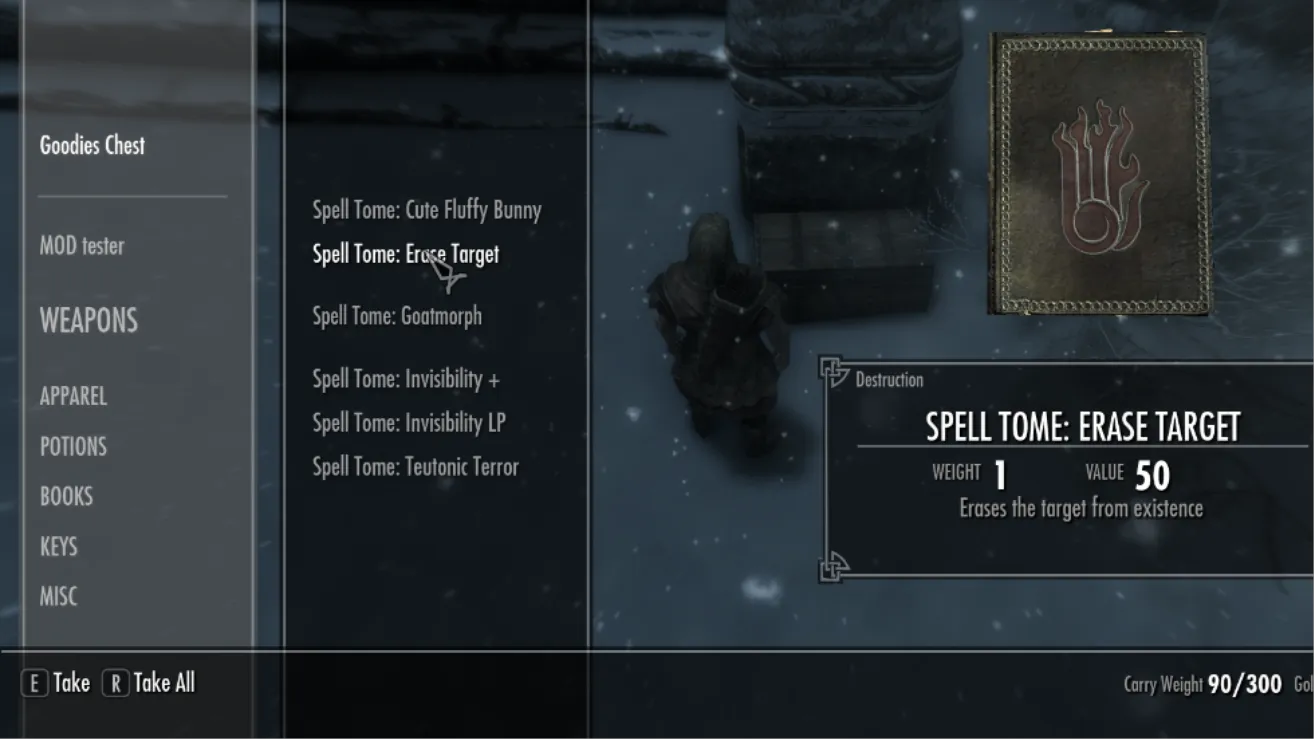Take the Teutonic Terror spell tome
The height and width of the screenshot is (740, 1315).
pyautogui.click(x=415, y=467)
